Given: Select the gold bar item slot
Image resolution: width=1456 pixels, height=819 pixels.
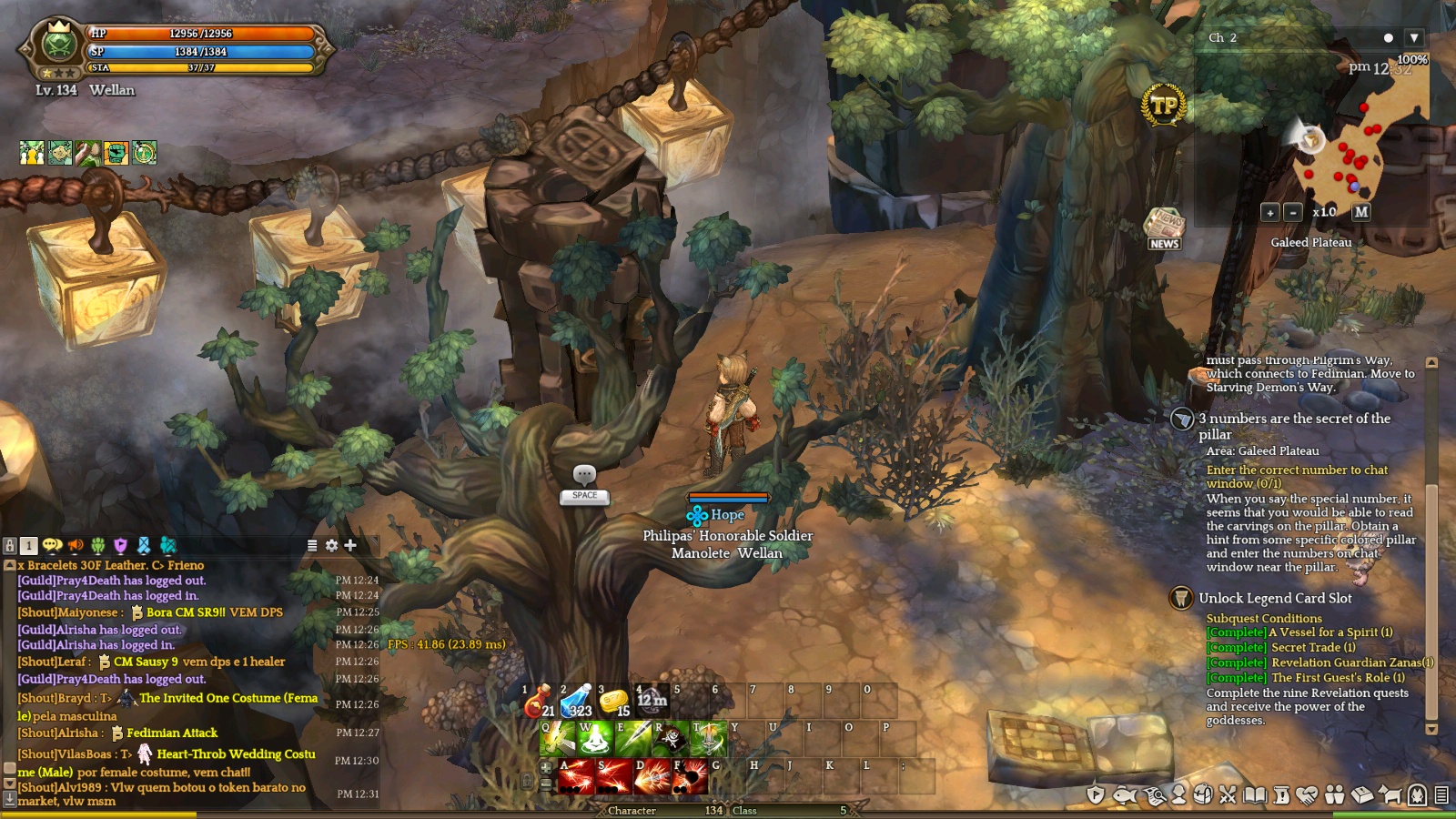Looking at the screenshot, I should (615, 702).
